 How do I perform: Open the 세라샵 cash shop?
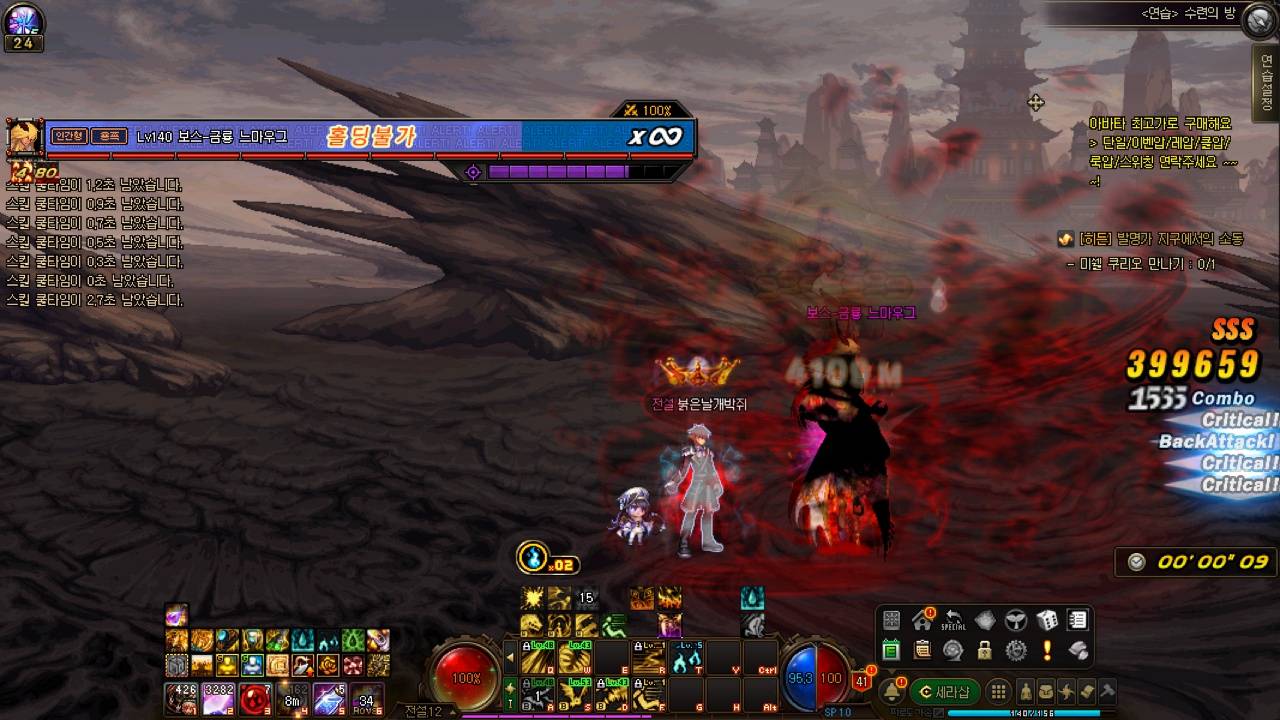pyautogui.click(x=945, y=692)
